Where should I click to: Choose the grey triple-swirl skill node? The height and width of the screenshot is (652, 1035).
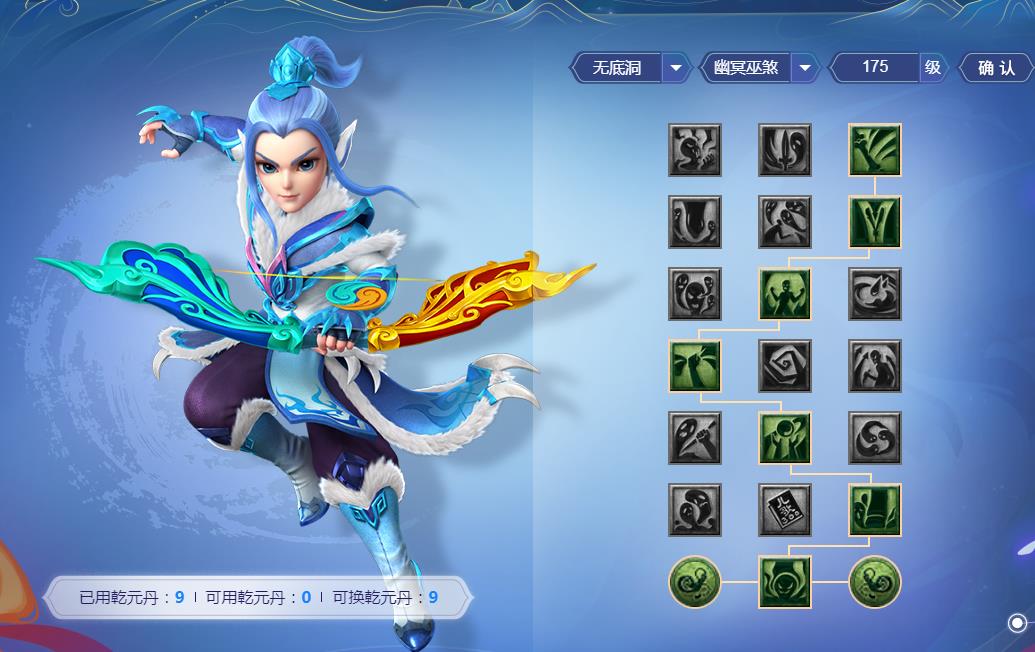coord(875,438)
